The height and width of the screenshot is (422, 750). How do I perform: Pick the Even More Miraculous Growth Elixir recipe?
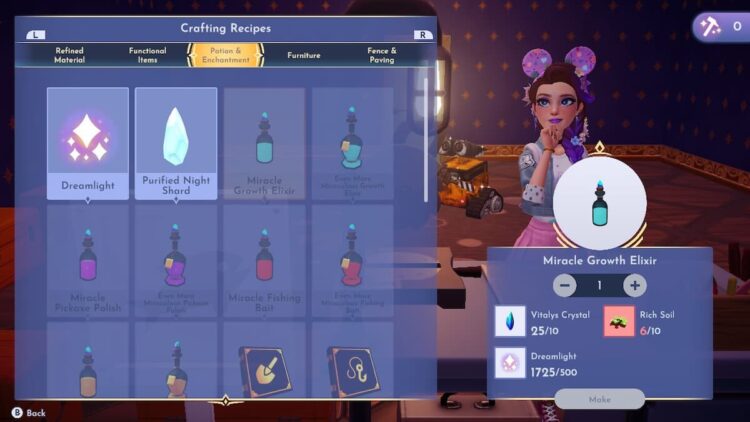[351, 143]
